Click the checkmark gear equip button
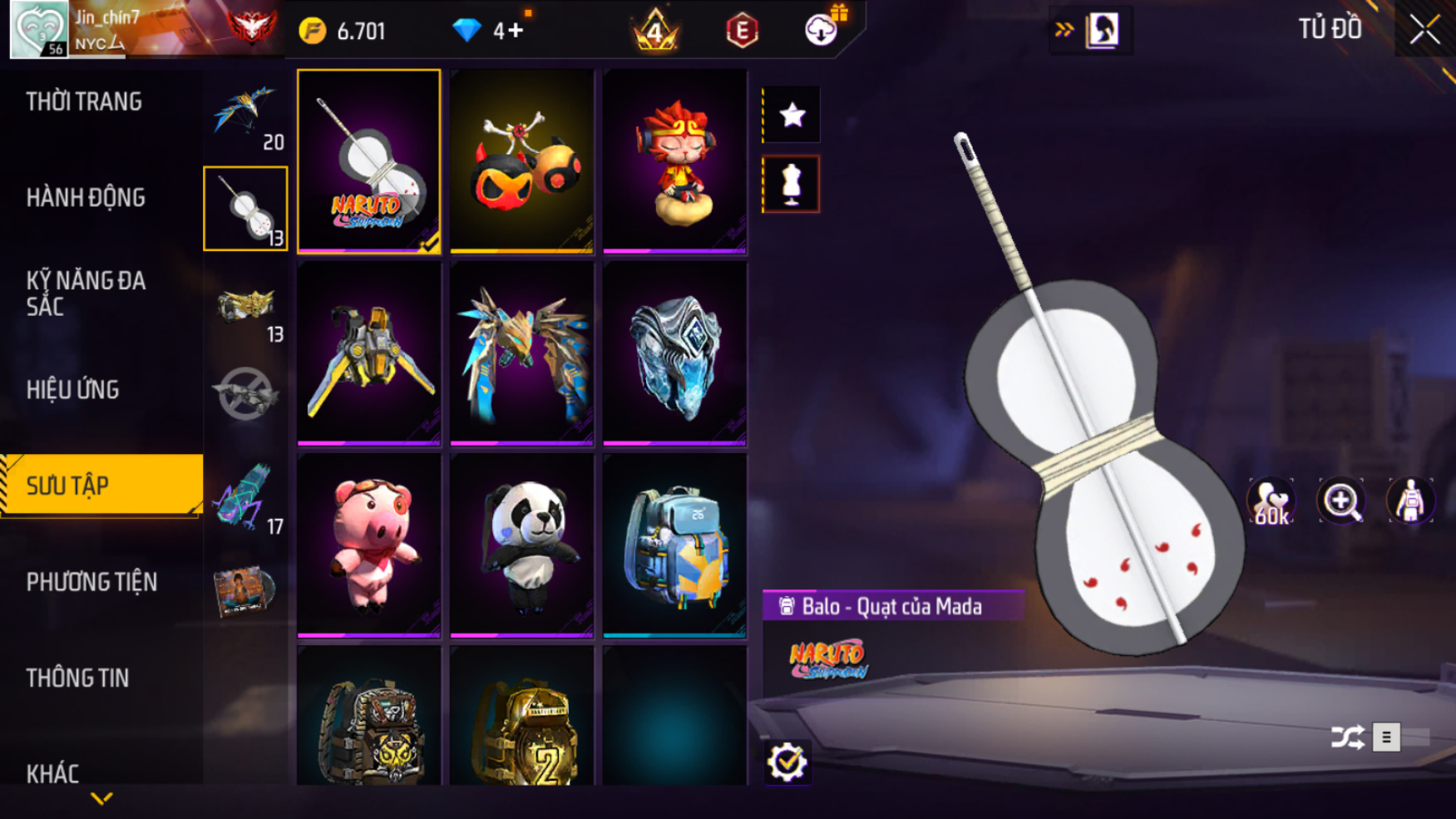This screenshot has height=819, width=1456. coord(787,762)
